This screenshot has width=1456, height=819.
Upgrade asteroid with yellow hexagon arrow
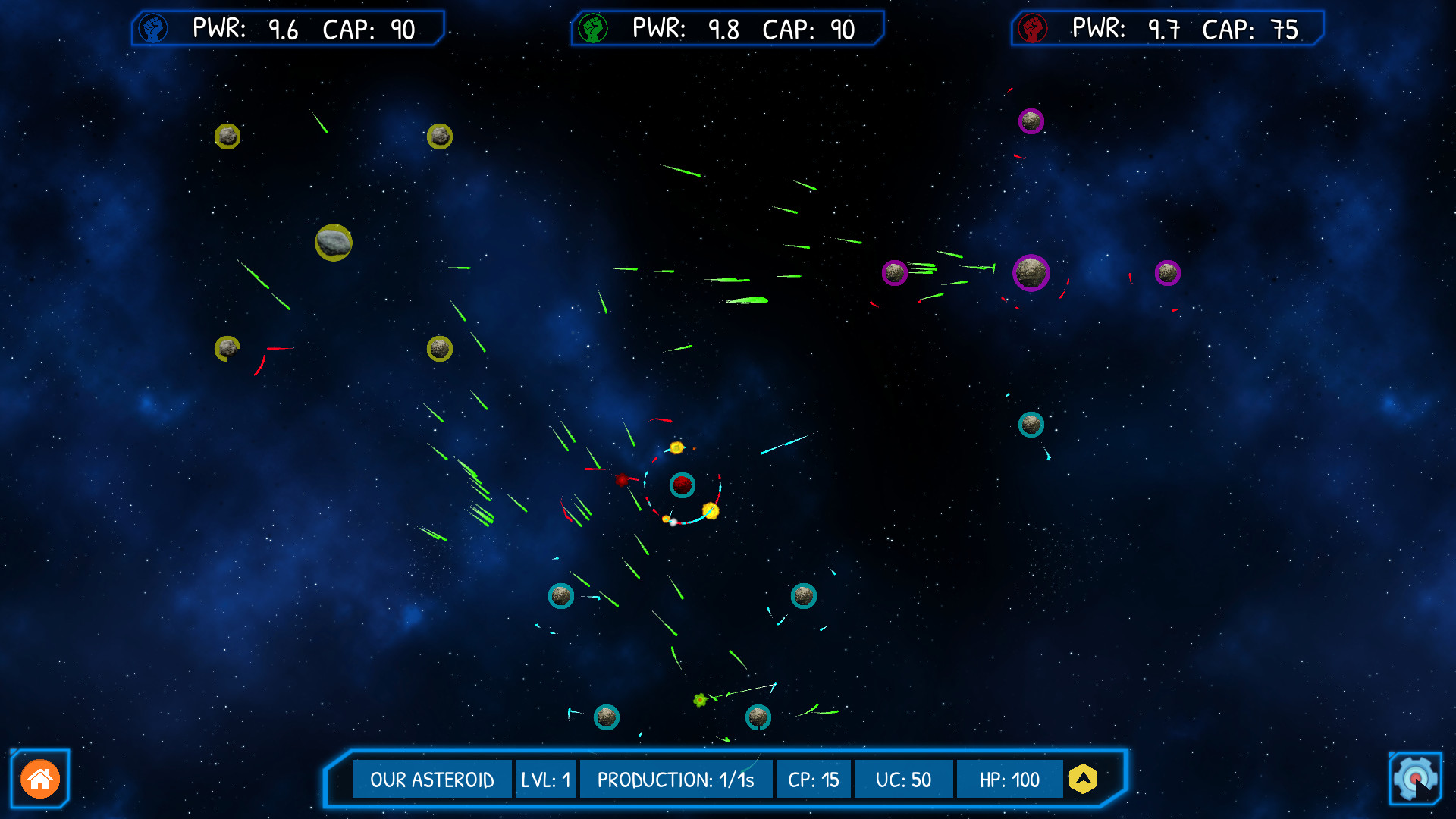[1083, 779]
